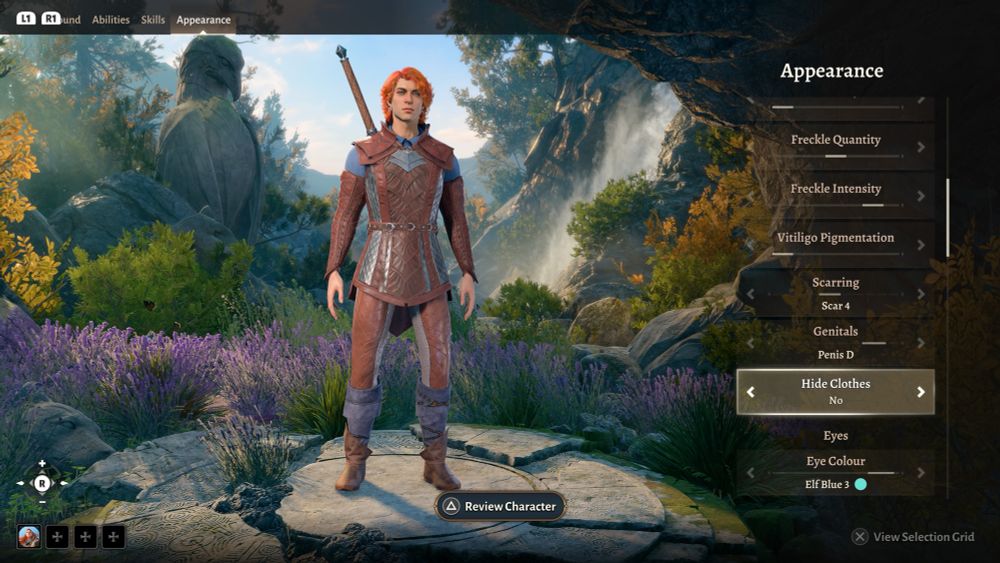
Task: Click the left arrow on Hide Clothes
Action: pos(751,392)
